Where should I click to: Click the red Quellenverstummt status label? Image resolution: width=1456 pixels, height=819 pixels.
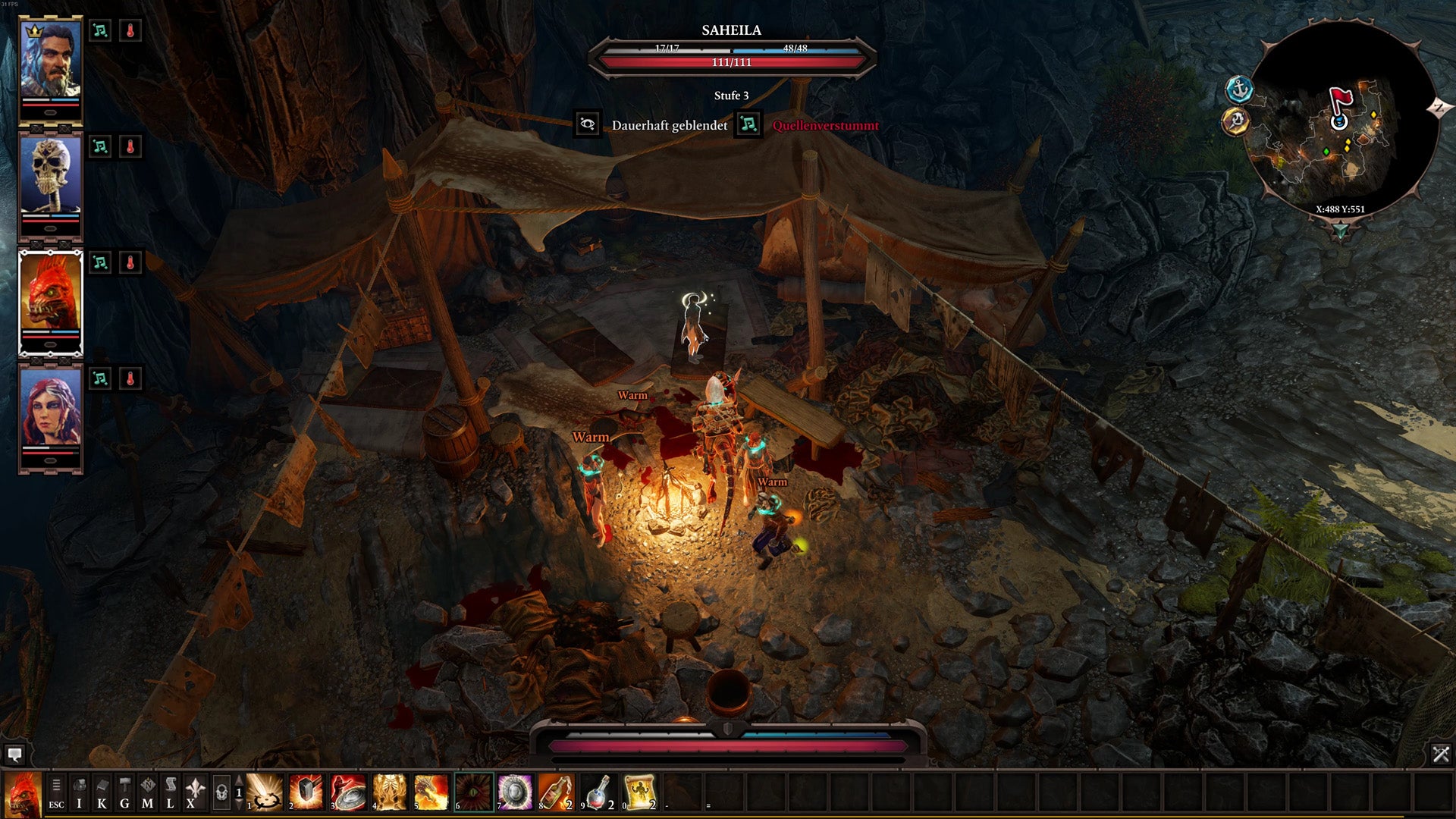(x=823, y=124)
